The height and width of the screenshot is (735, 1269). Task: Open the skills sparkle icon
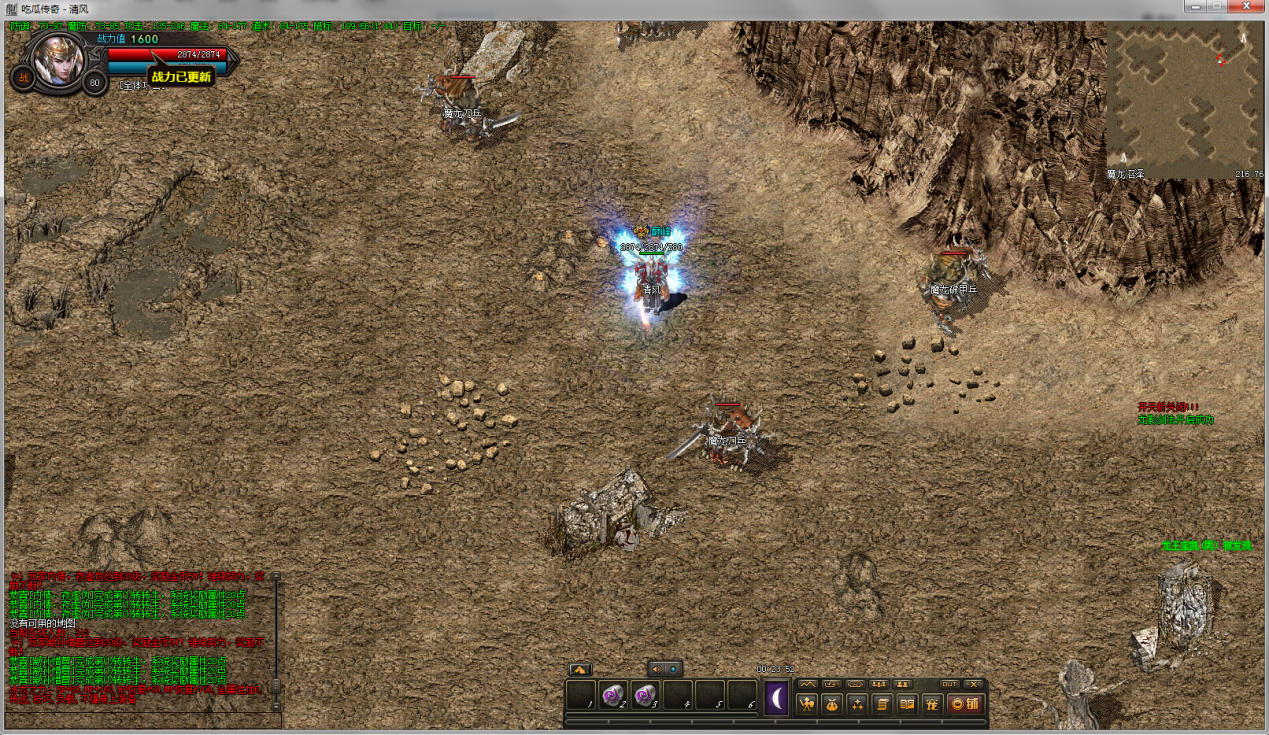[x=857, y=704]
